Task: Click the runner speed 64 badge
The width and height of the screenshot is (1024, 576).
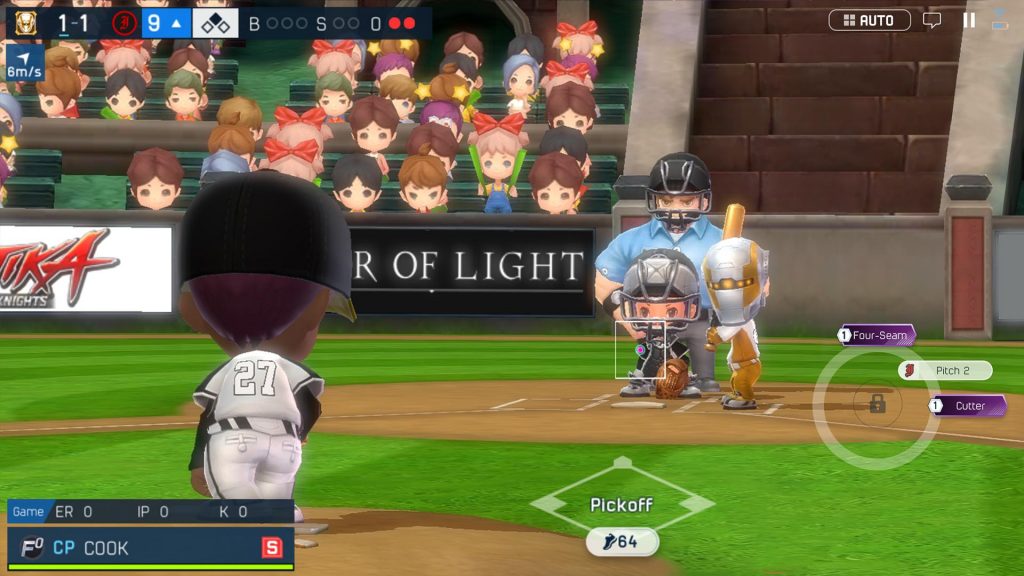Action: (622, 542)
